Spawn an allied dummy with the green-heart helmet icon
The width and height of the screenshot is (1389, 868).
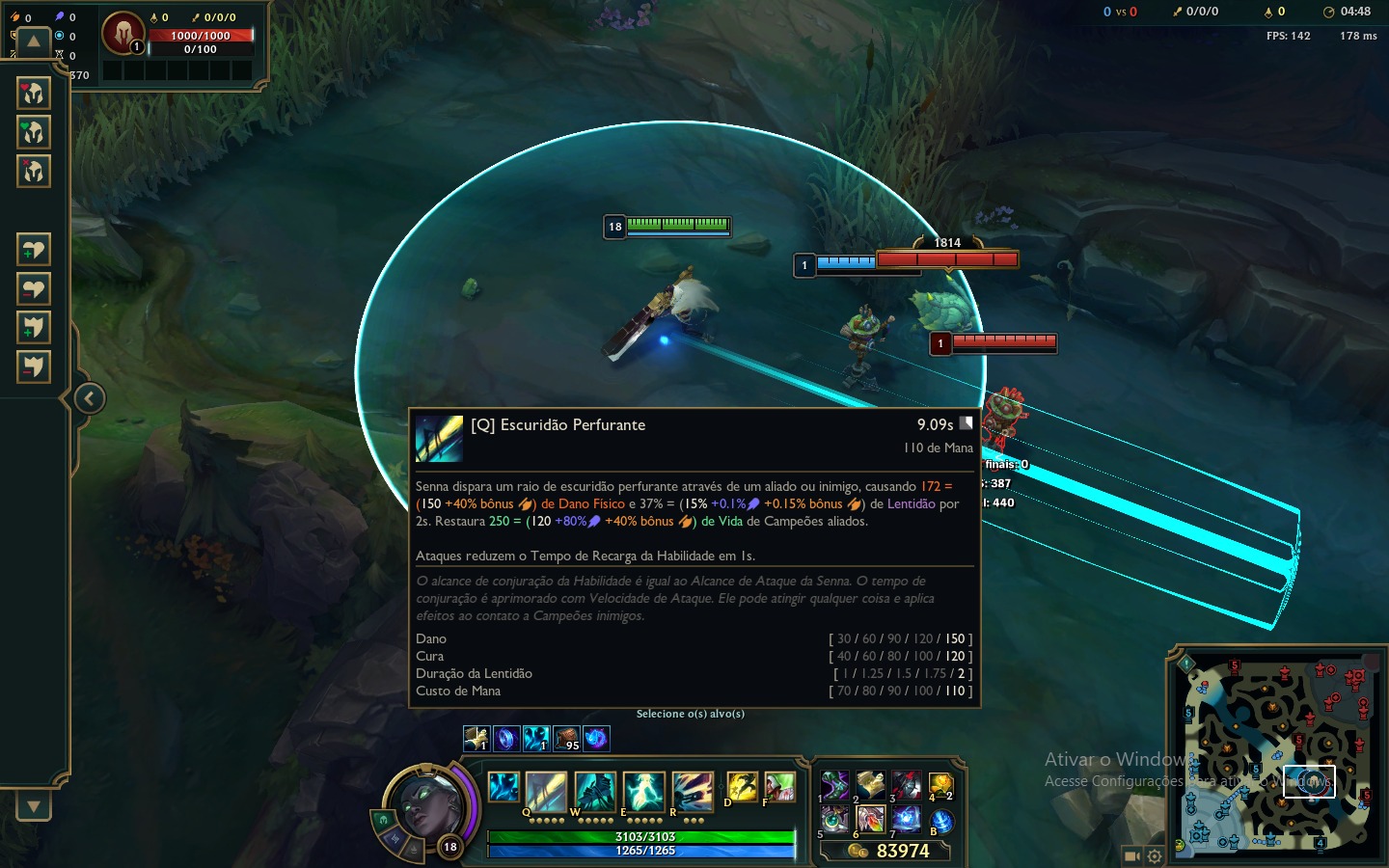[x=33, y=132]
